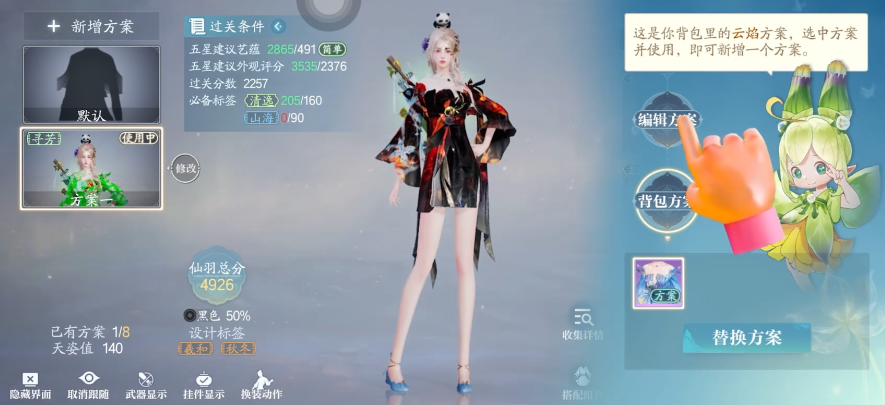Confirm with the 替换方案 replace button
The width and height of the screenshot is (885, 405).
(746, 337)
